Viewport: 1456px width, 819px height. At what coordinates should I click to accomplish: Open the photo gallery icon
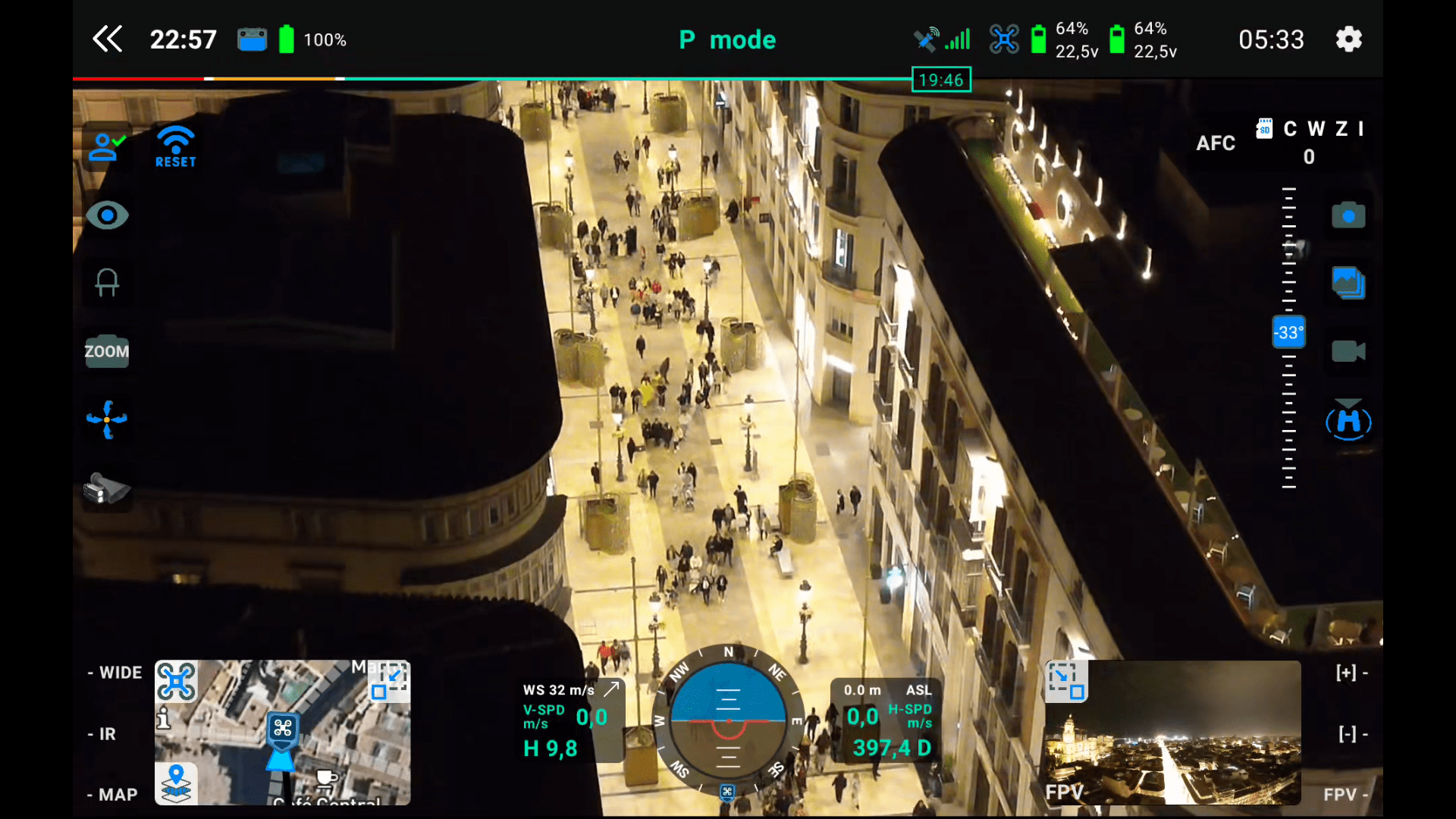(1348, 283)
